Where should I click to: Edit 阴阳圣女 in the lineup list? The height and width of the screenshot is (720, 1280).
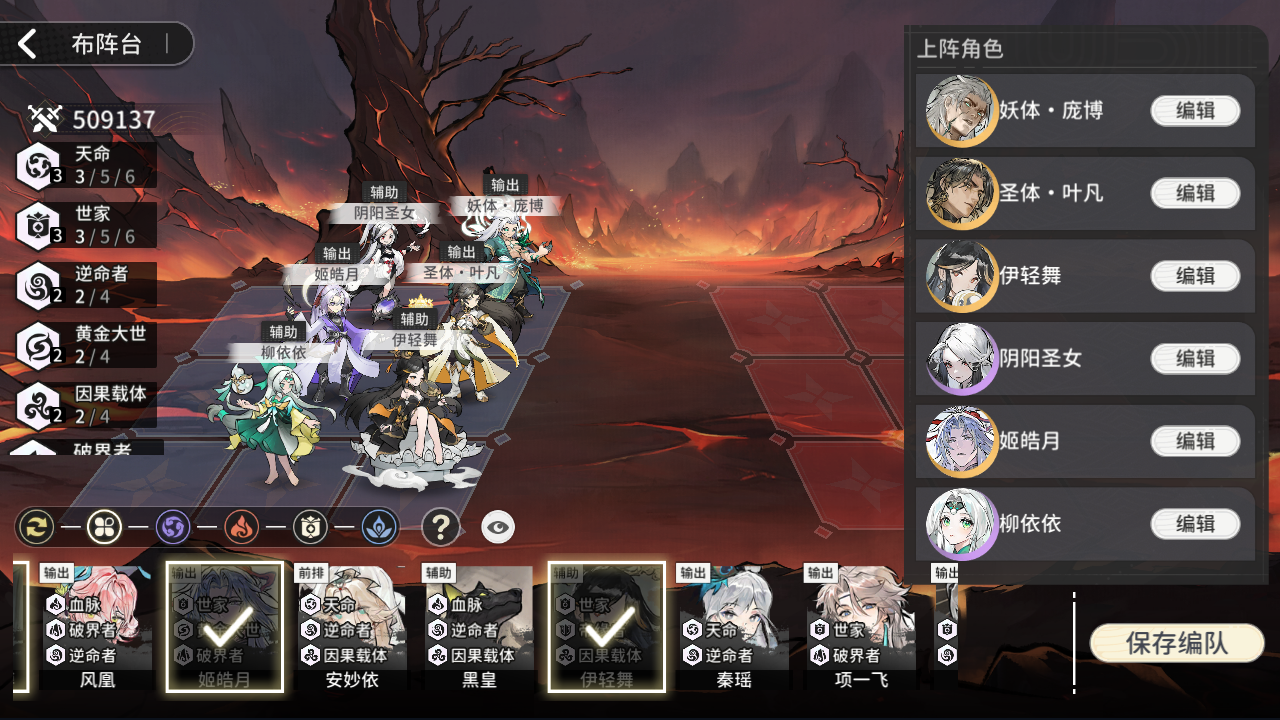1195,358
